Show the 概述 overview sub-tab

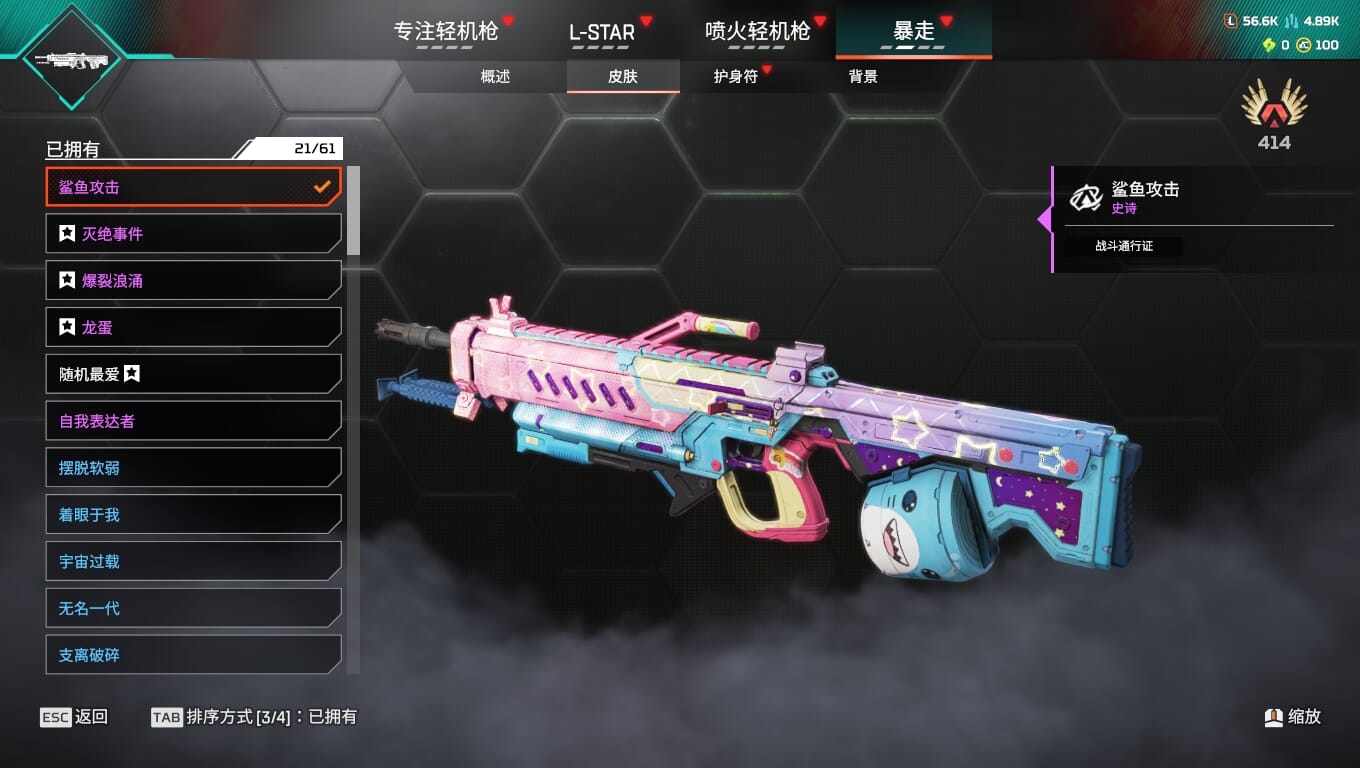click(x=495, y=76)
